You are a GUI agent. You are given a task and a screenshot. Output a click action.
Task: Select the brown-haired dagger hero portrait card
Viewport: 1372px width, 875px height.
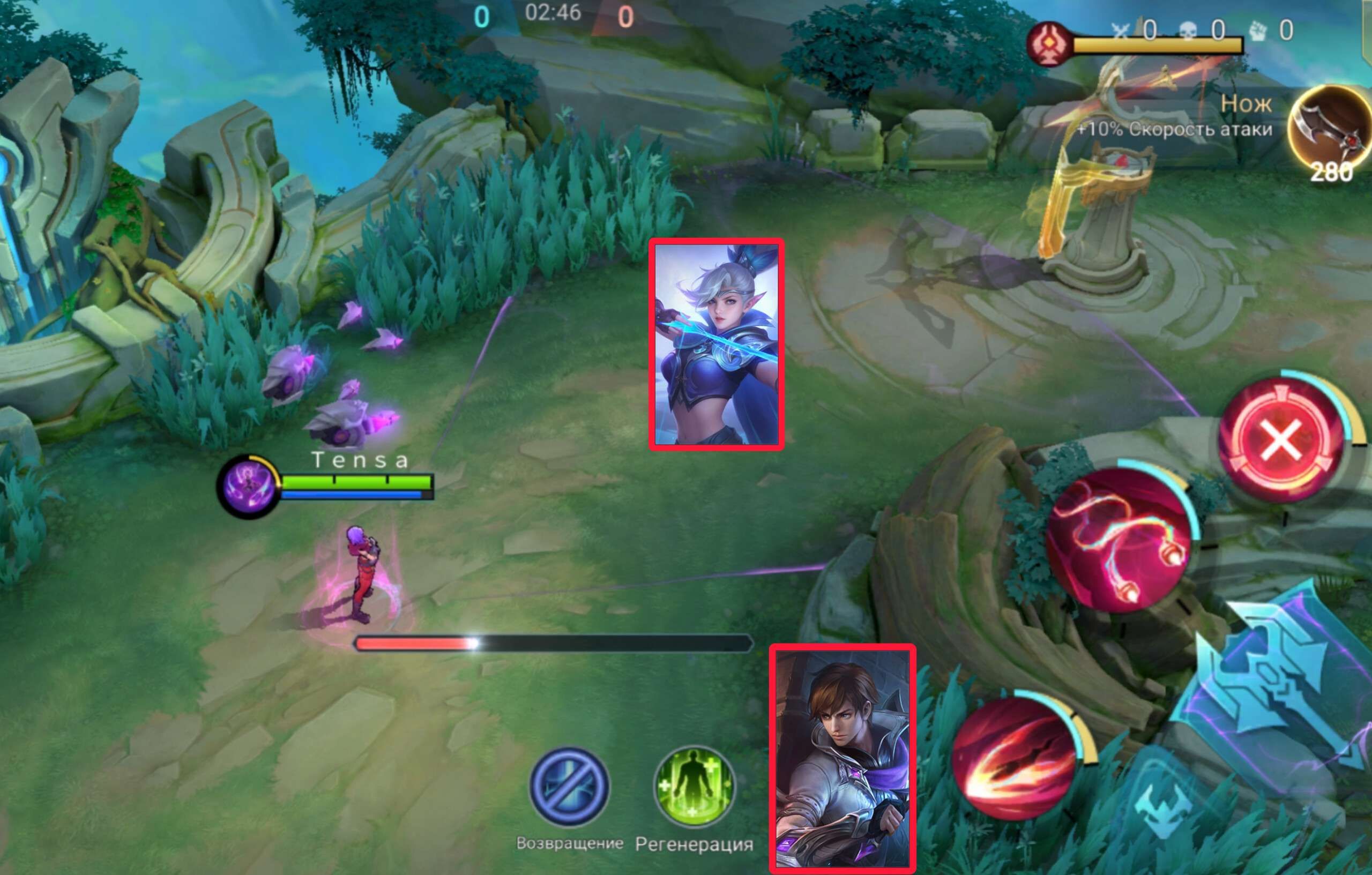(842, 759)
